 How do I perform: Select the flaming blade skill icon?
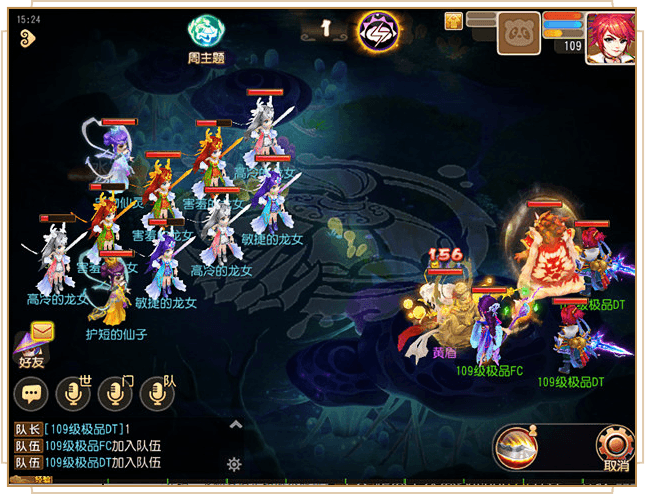pyautogui.click(x=520, y=447)
